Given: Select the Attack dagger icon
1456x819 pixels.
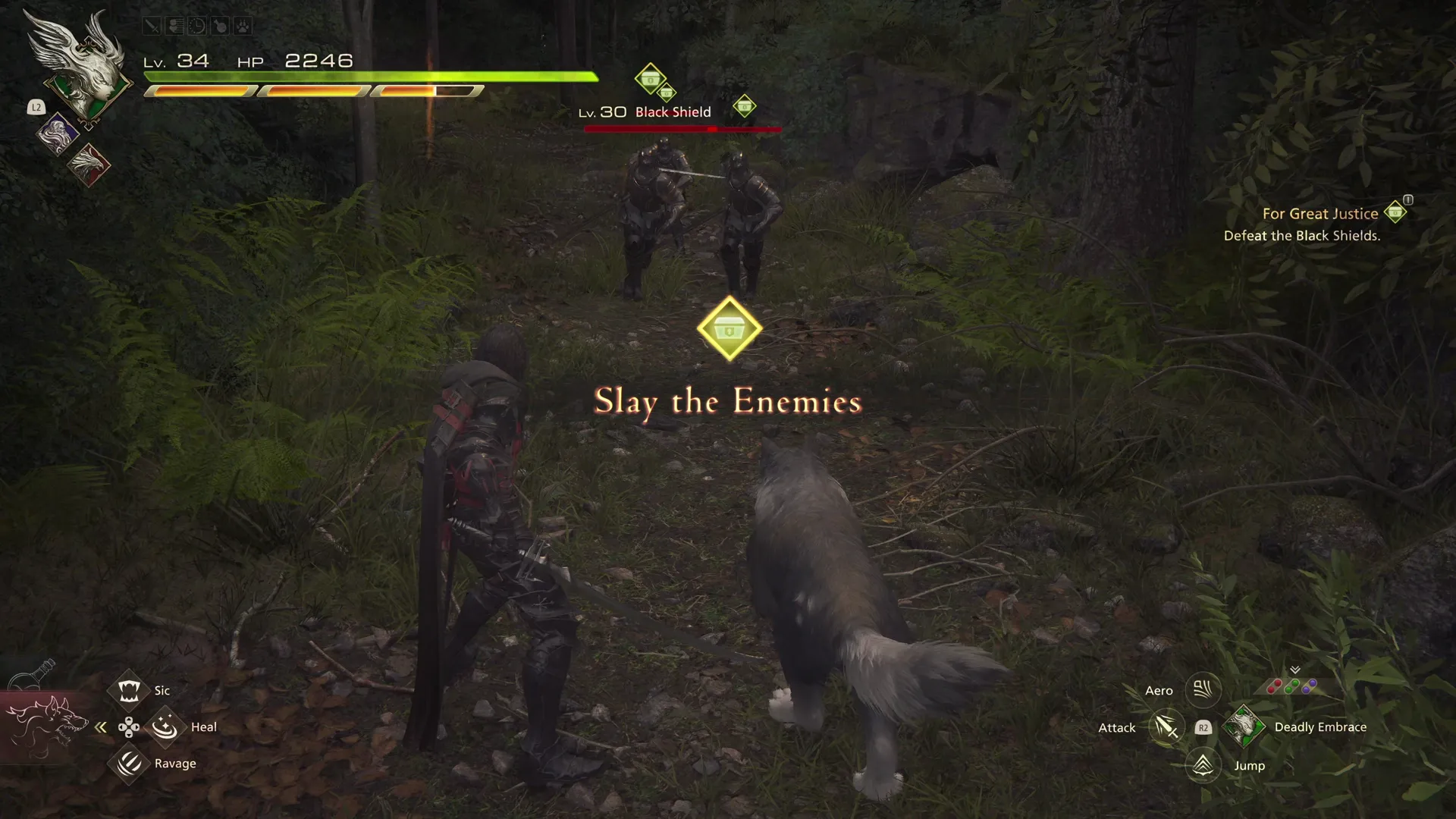Looking at the screenshot, I should point(1166,726).
